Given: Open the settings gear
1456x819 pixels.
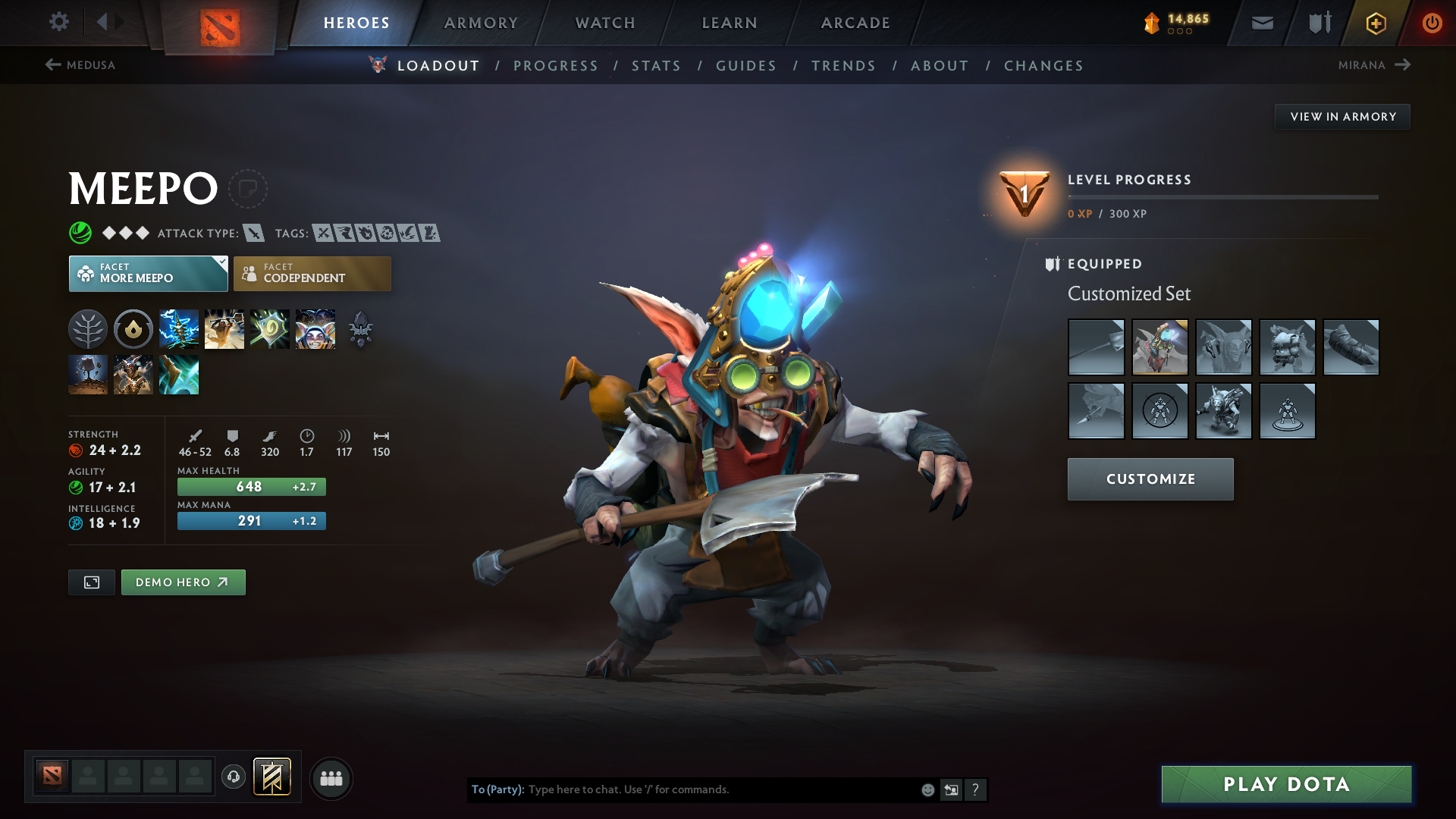Looking at the screenshot, I should (58, 22).
